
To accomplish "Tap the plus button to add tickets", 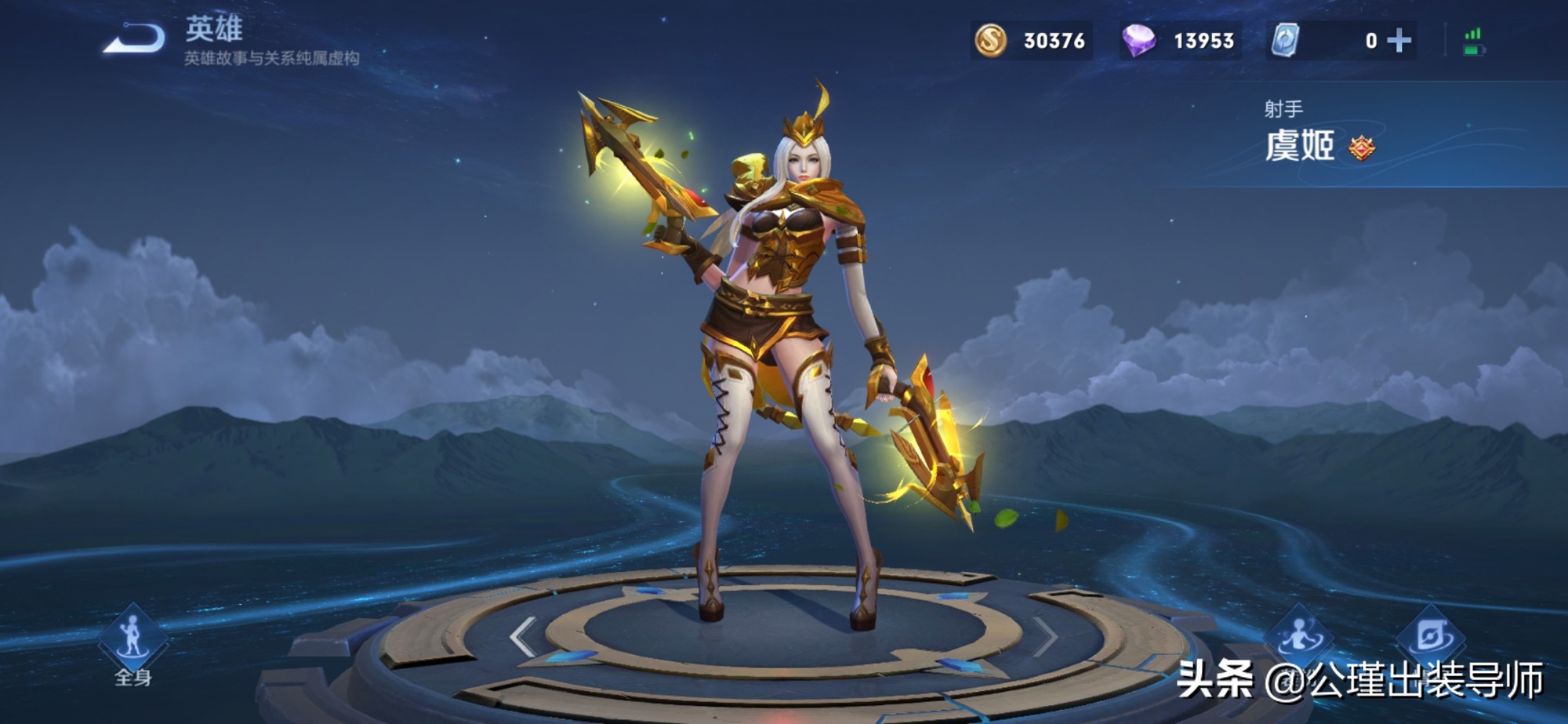I will tap(1399, 41).
